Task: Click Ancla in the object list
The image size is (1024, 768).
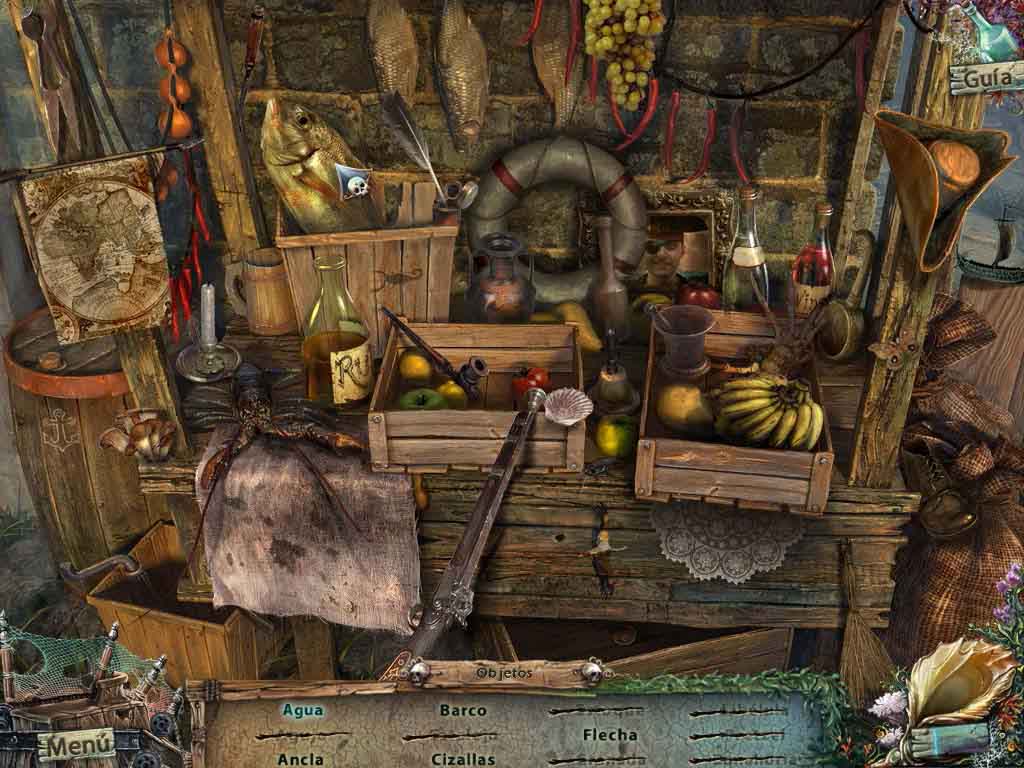Action: tap(300, 759)
